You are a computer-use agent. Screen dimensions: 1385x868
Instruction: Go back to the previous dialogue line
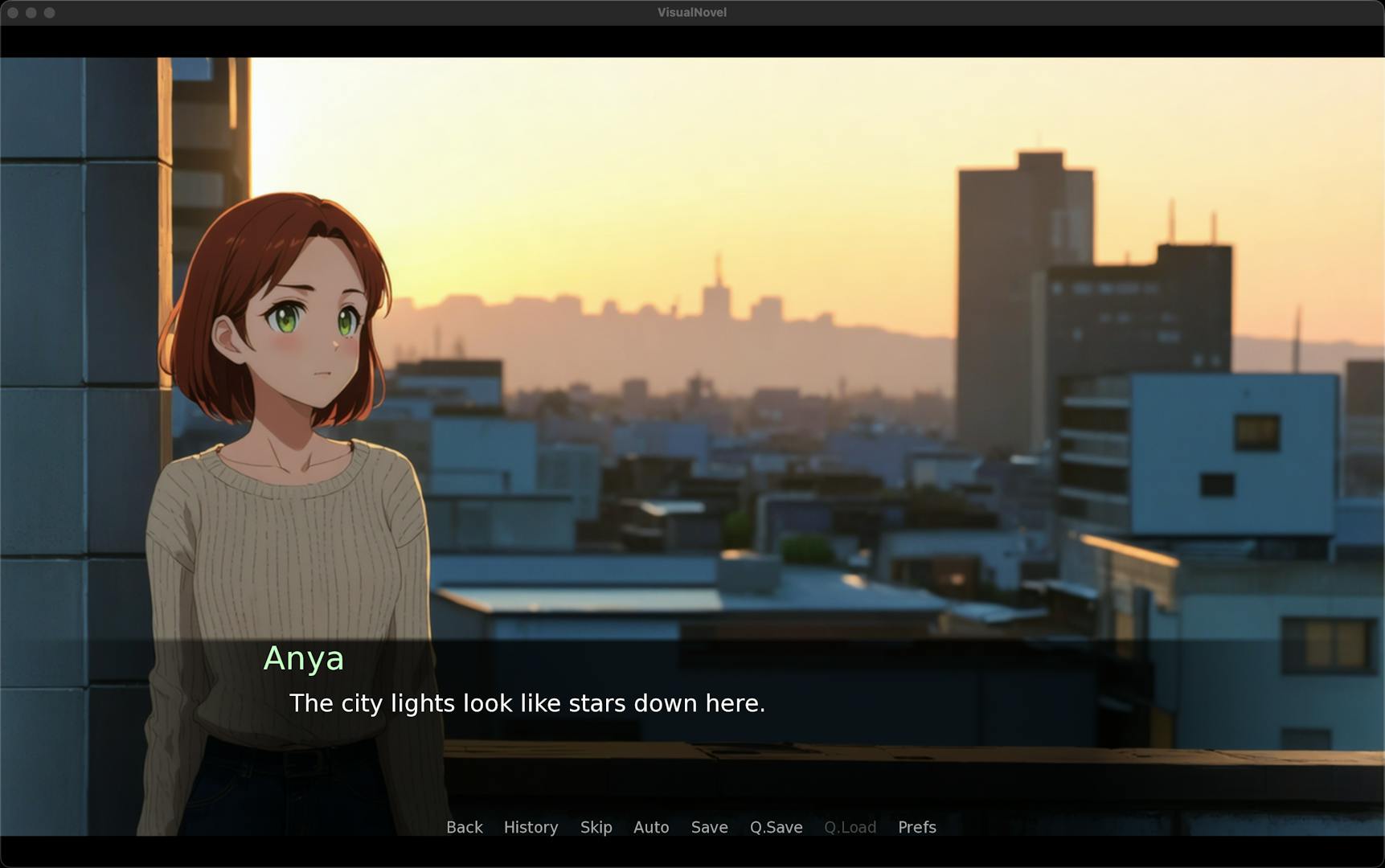point(464,827)
